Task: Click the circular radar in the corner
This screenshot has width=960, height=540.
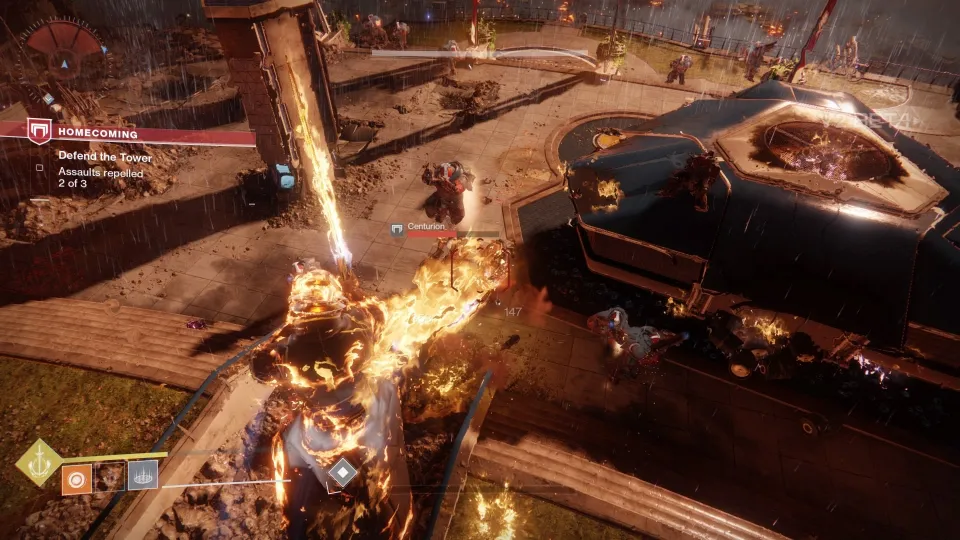Action: 65,55
